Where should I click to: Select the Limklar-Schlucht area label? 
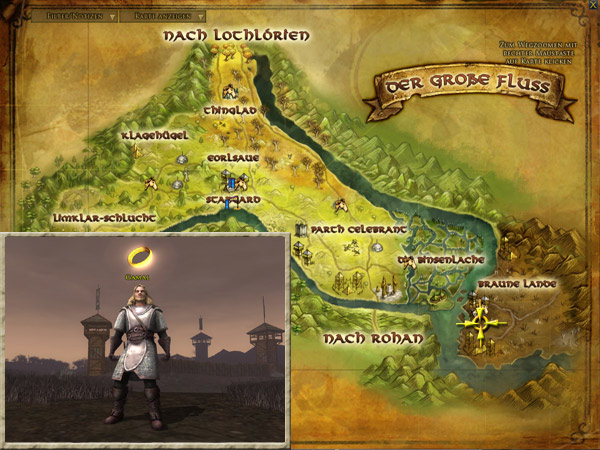click(x=103, y=217)
